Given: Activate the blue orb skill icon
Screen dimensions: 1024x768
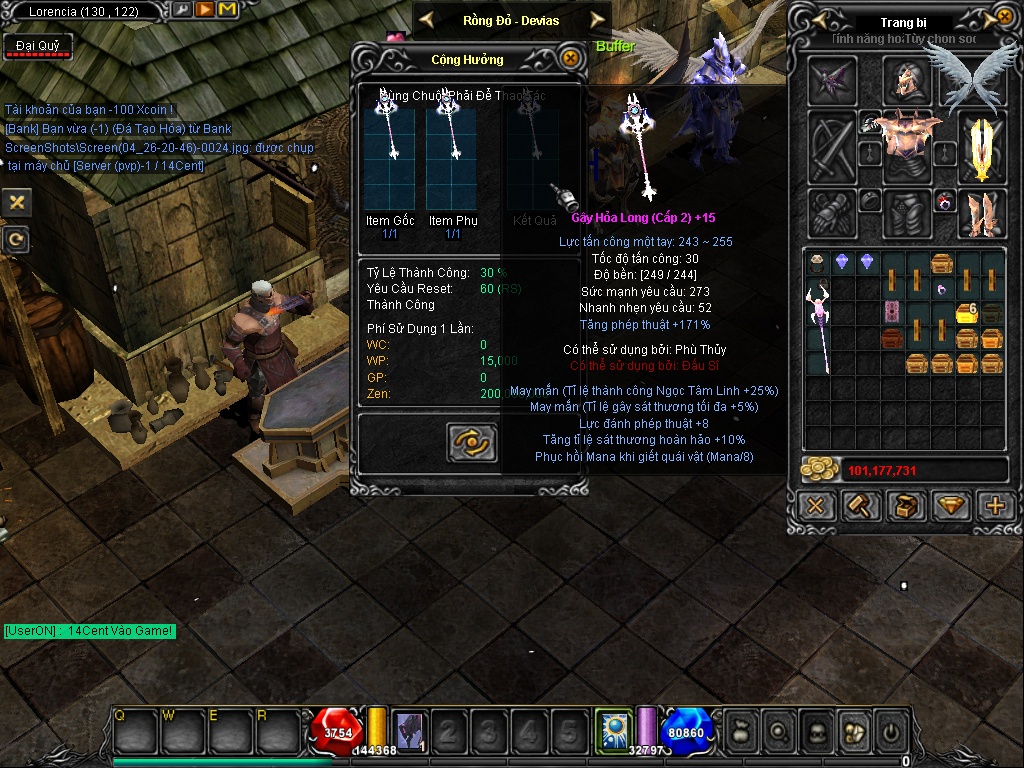Looking at the screenshot, I should point(612,728).
